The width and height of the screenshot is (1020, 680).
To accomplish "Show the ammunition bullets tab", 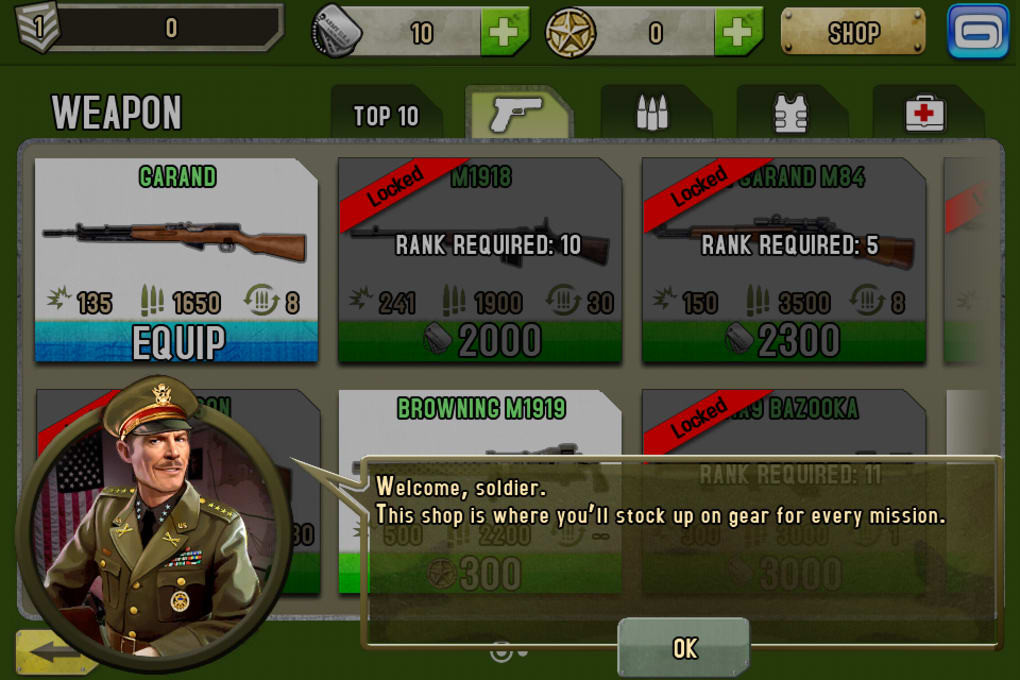I will [x=653, y=114].
